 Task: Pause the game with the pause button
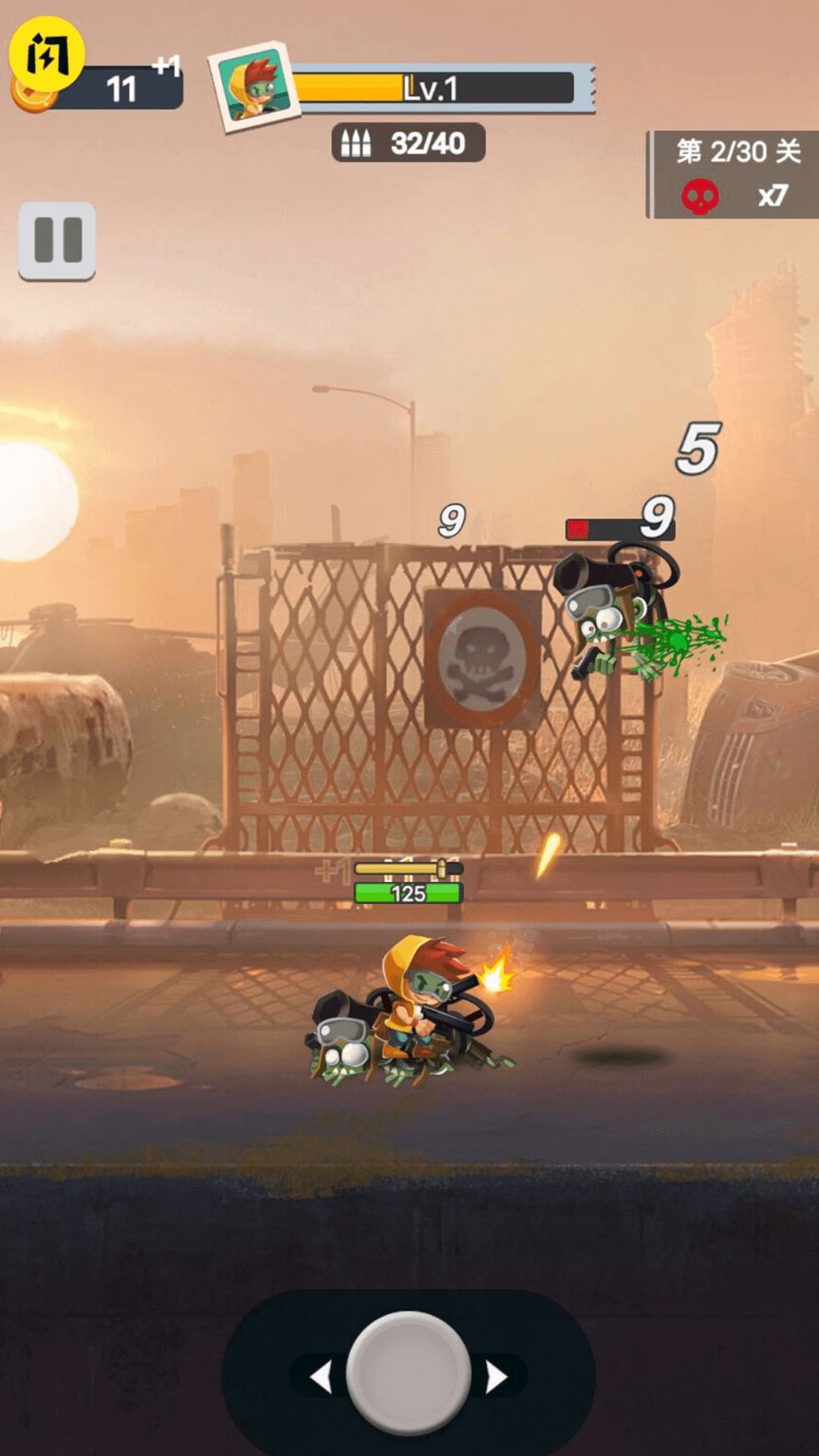coord(57,240)
